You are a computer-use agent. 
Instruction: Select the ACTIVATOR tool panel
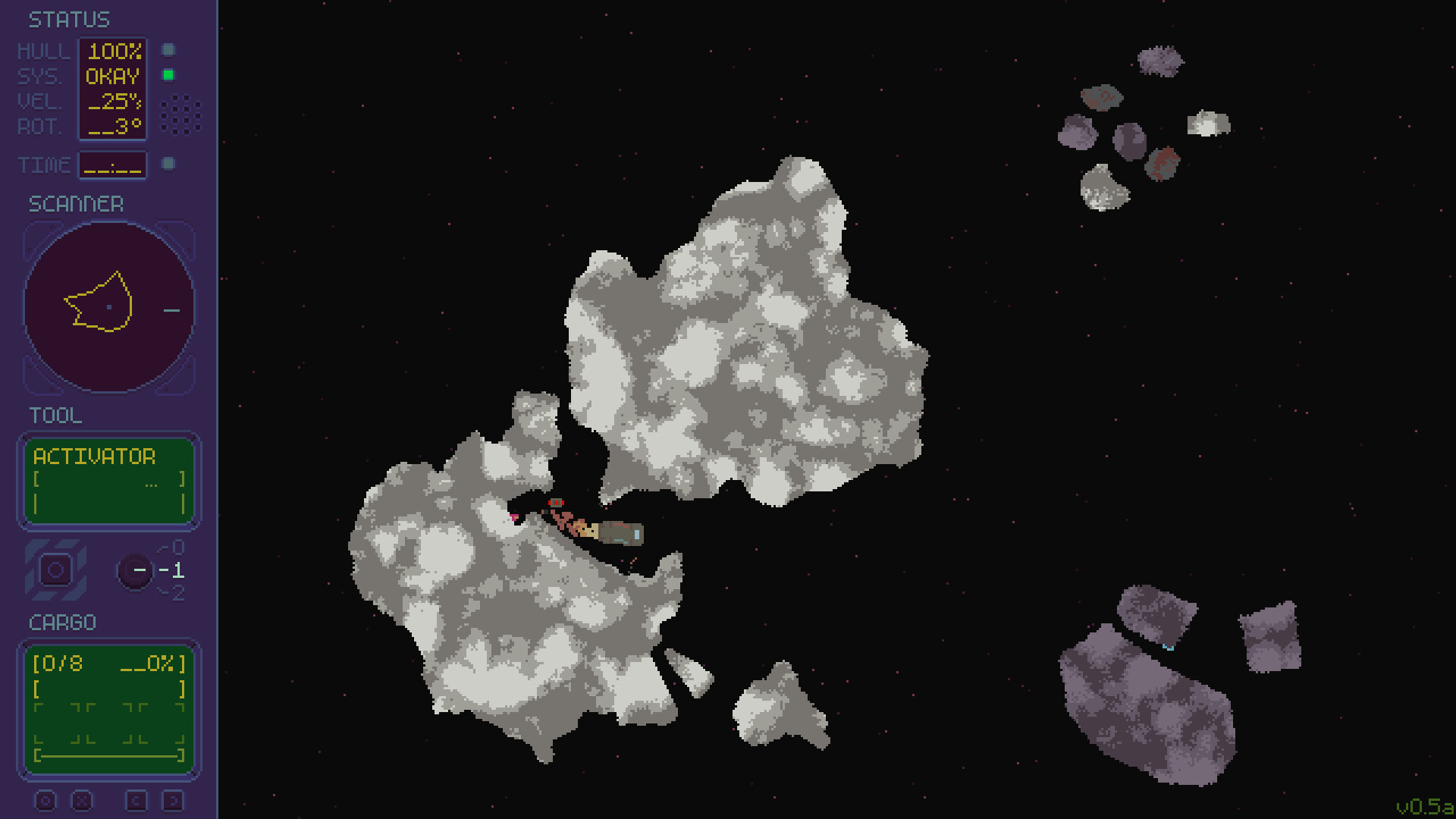point(108,480)
